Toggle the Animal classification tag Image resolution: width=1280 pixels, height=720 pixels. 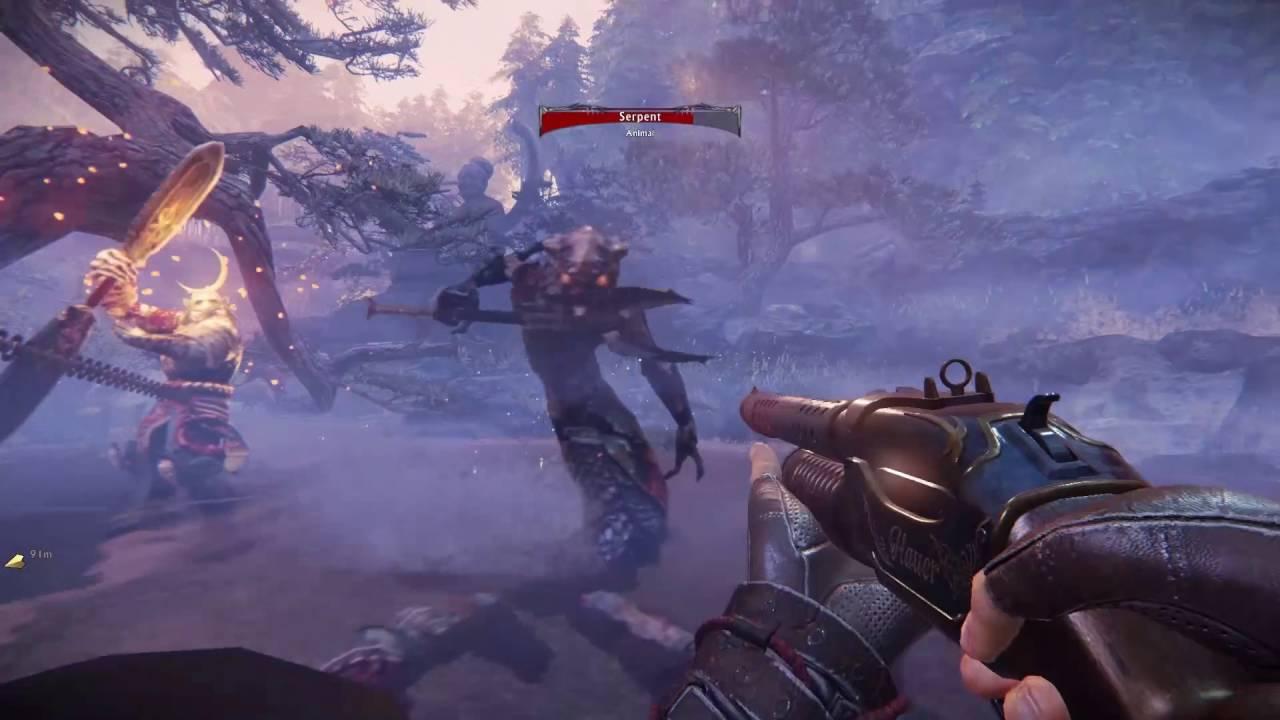click(640, 131)
